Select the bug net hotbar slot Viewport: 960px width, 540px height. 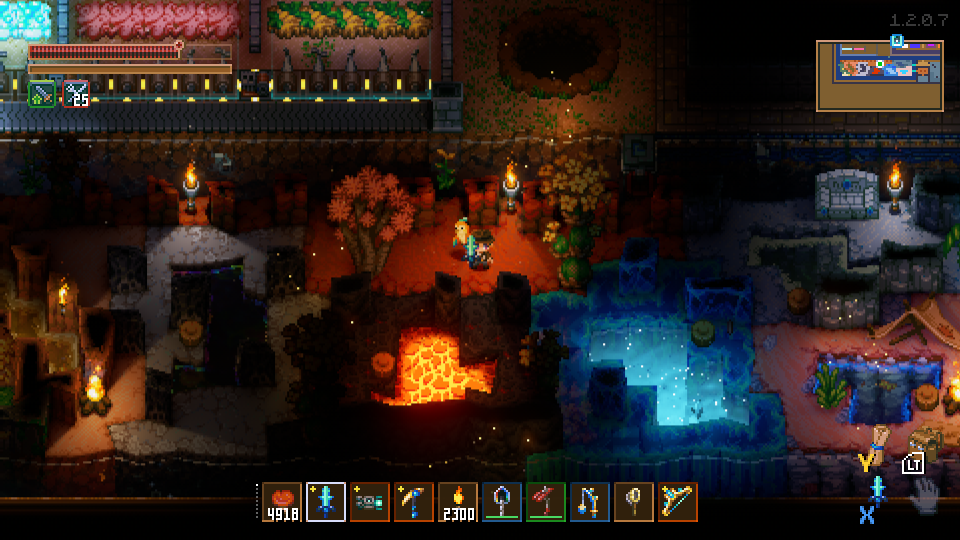tap(634, 502)
